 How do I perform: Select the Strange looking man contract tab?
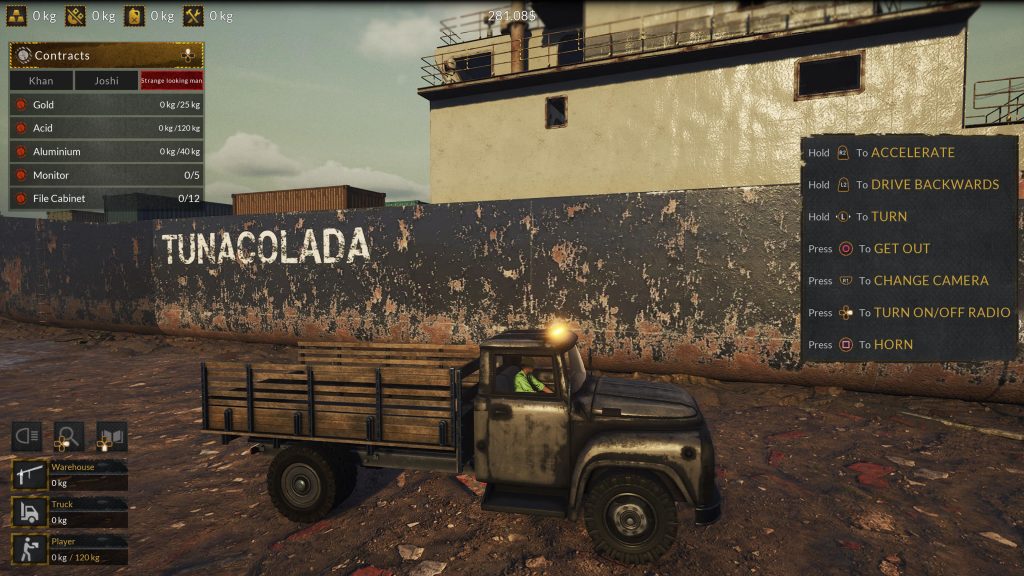(172, 81)
